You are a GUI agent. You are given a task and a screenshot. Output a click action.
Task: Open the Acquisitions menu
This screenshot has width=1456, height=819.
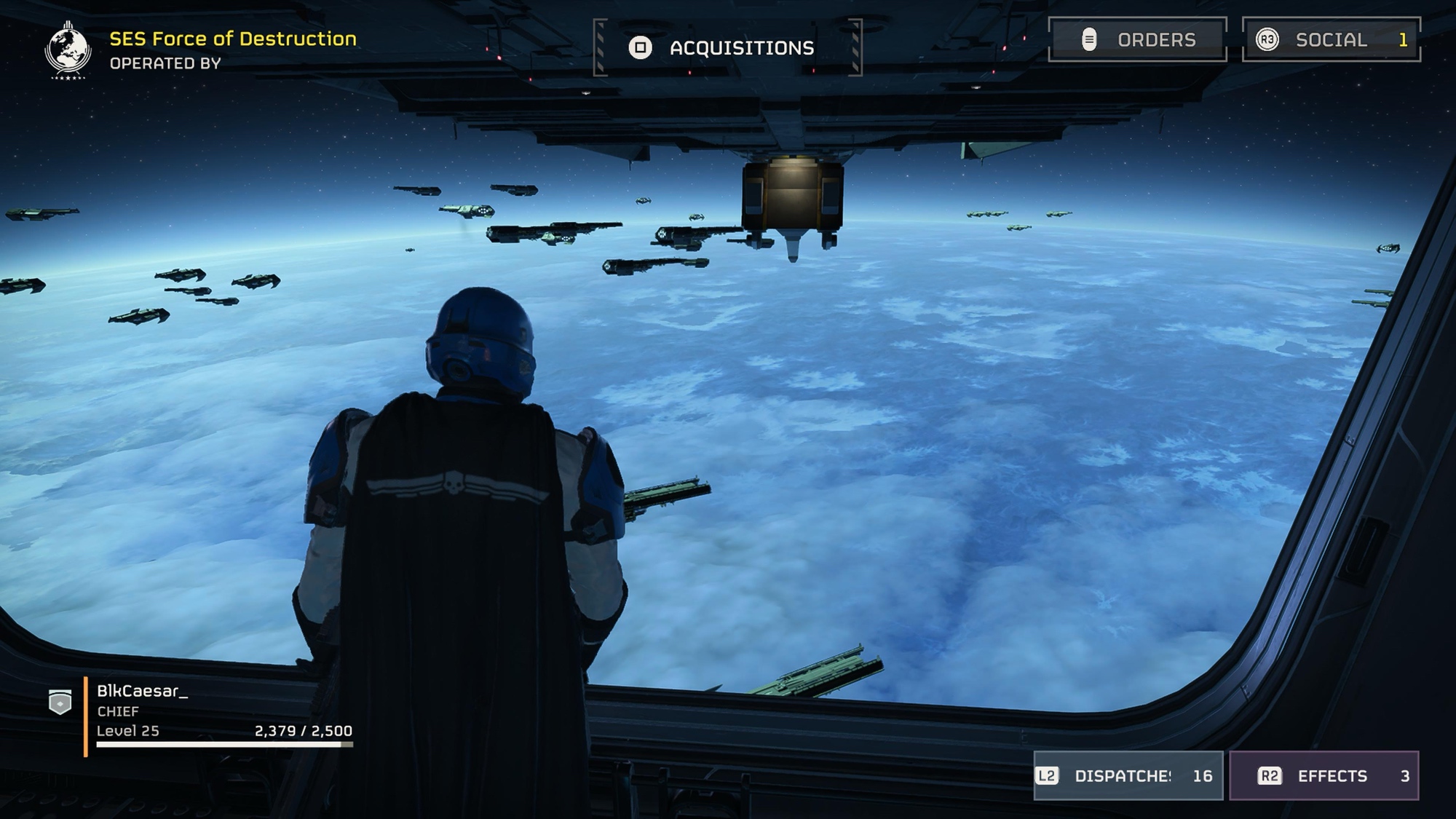point(727,48)
